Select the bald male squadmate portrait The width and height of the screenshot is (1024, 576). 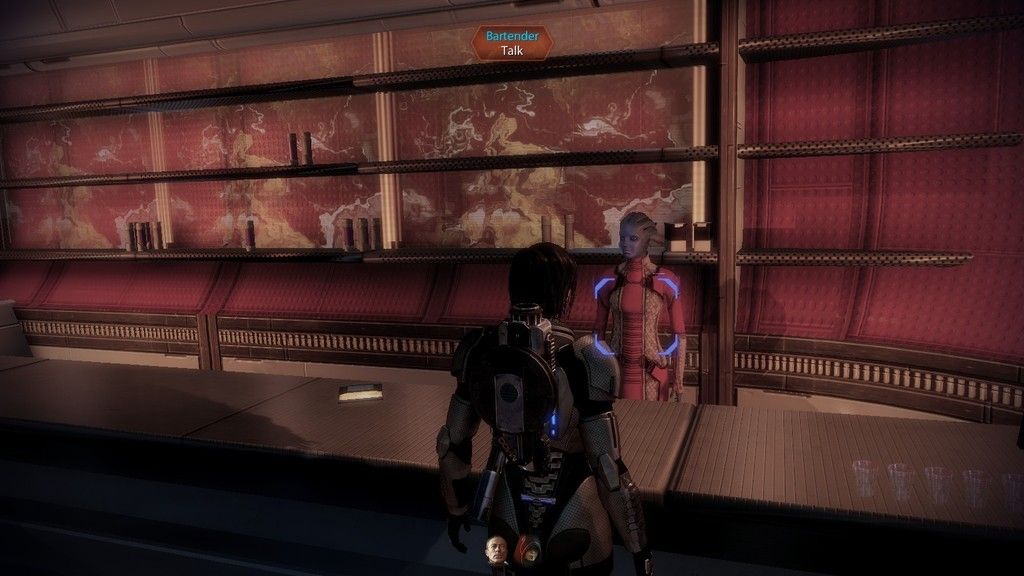tap(496, 549)
